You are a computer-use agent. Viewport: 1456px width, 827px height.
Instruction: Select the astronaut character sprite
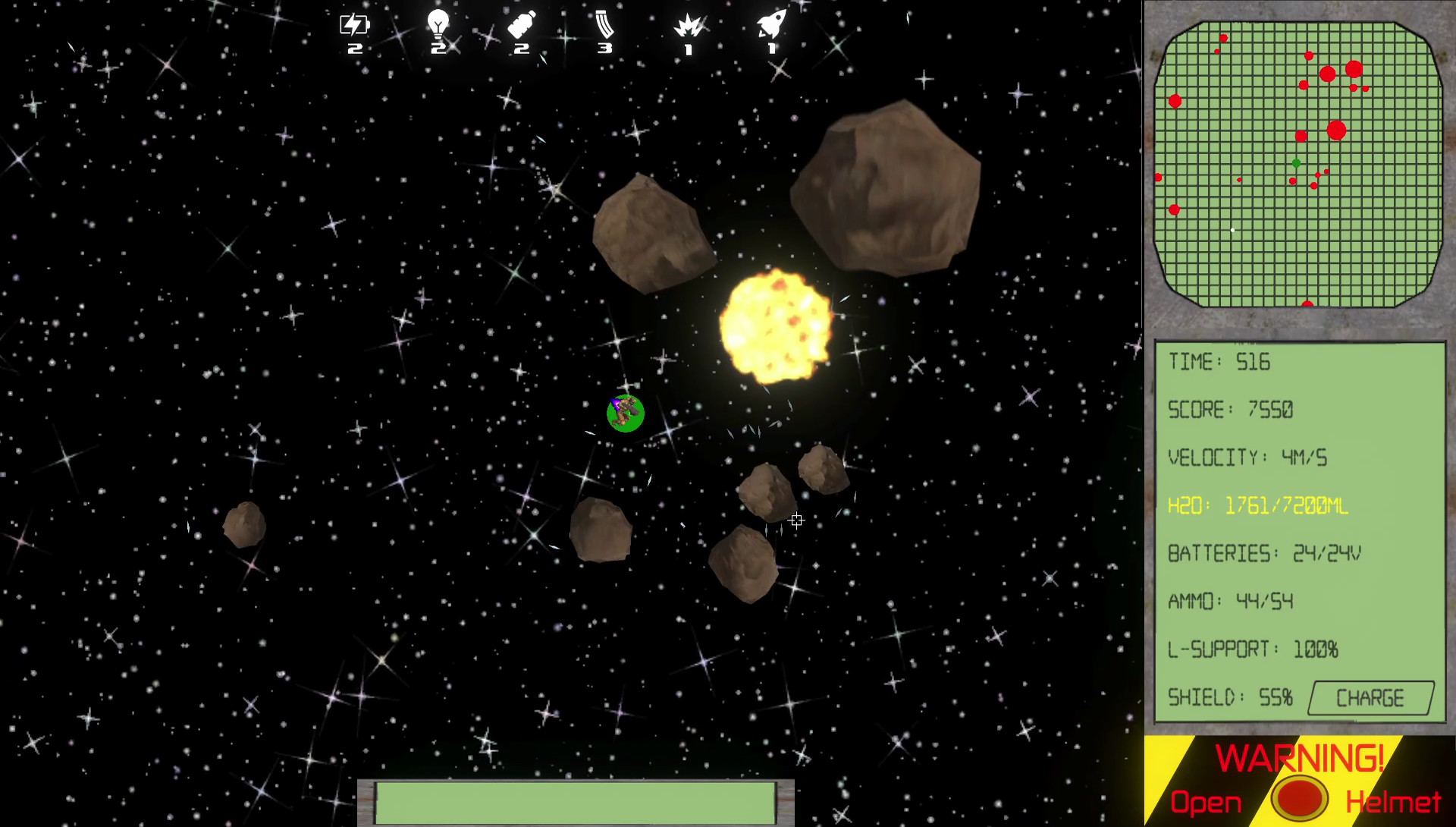626,413
